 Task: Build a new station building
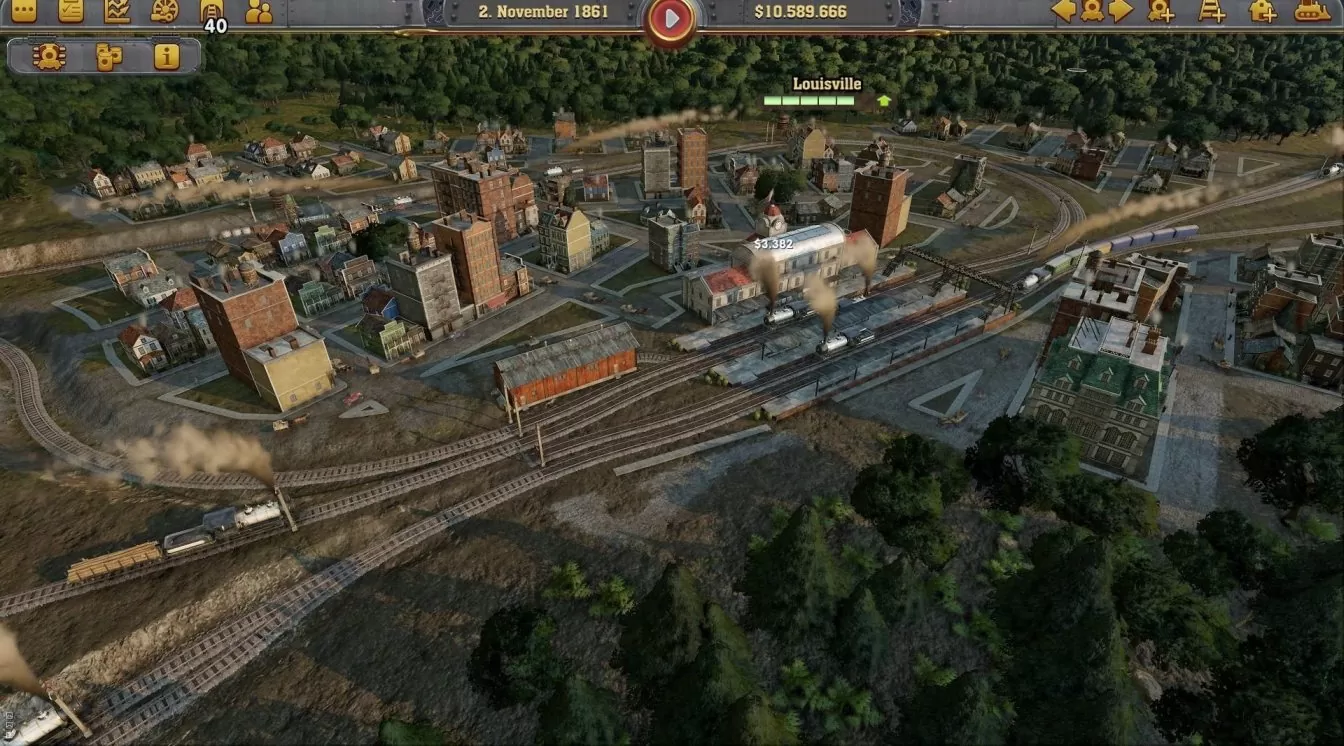click(x=1263, y=11)
